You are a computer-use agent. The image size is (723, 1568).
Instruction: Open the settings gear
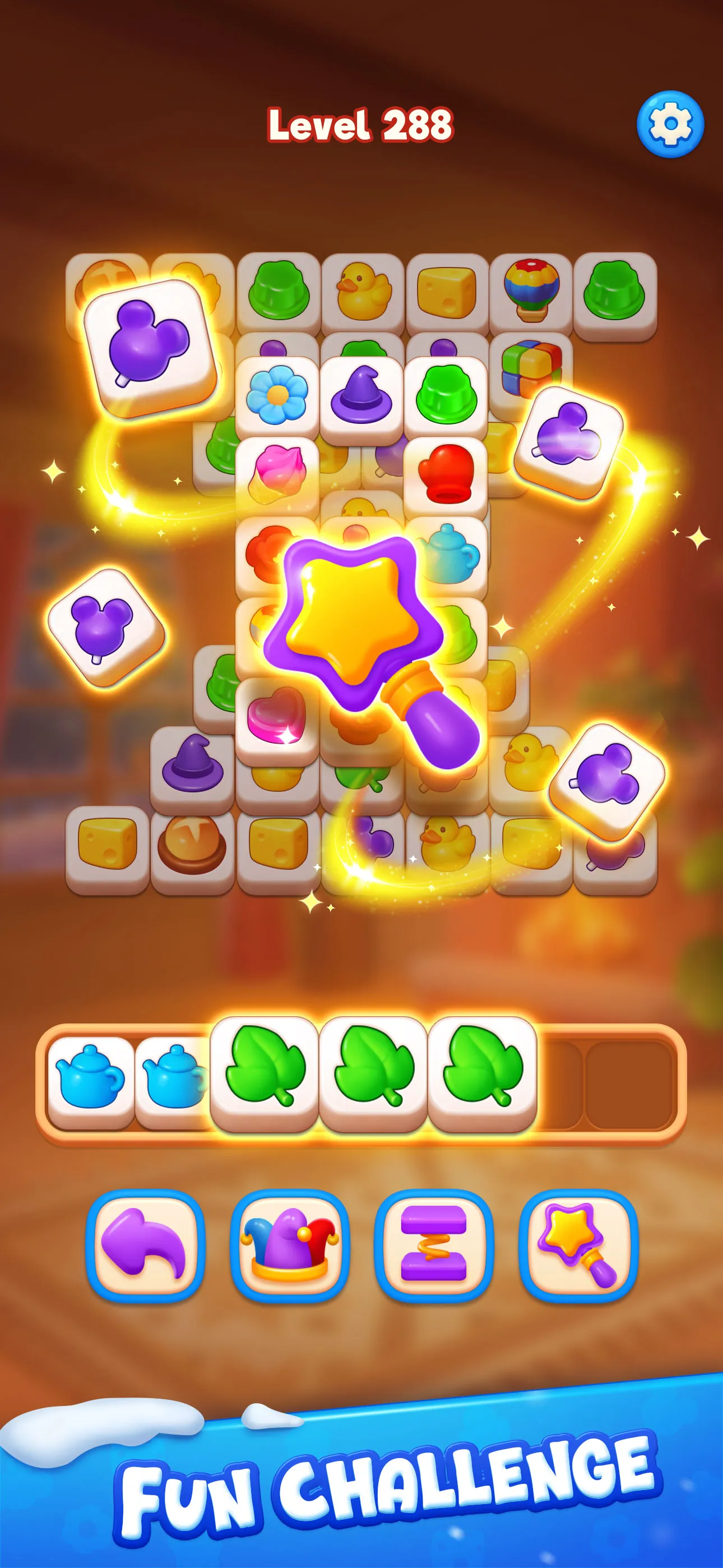[x=668, y=122]
